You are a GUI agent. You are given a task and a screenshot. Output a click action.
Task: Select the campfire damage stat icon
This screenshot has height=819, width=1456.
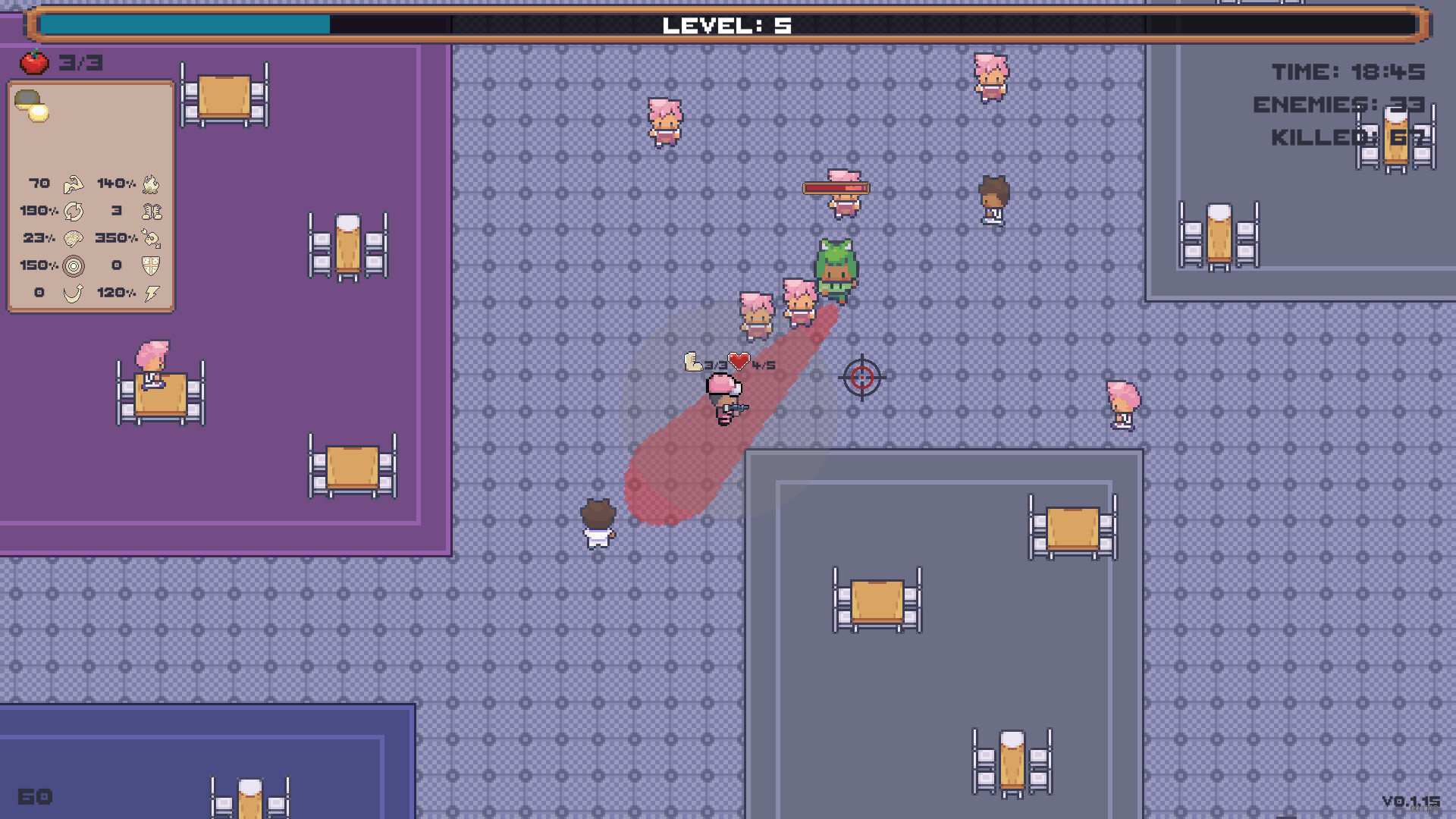(x=150, y=184)
